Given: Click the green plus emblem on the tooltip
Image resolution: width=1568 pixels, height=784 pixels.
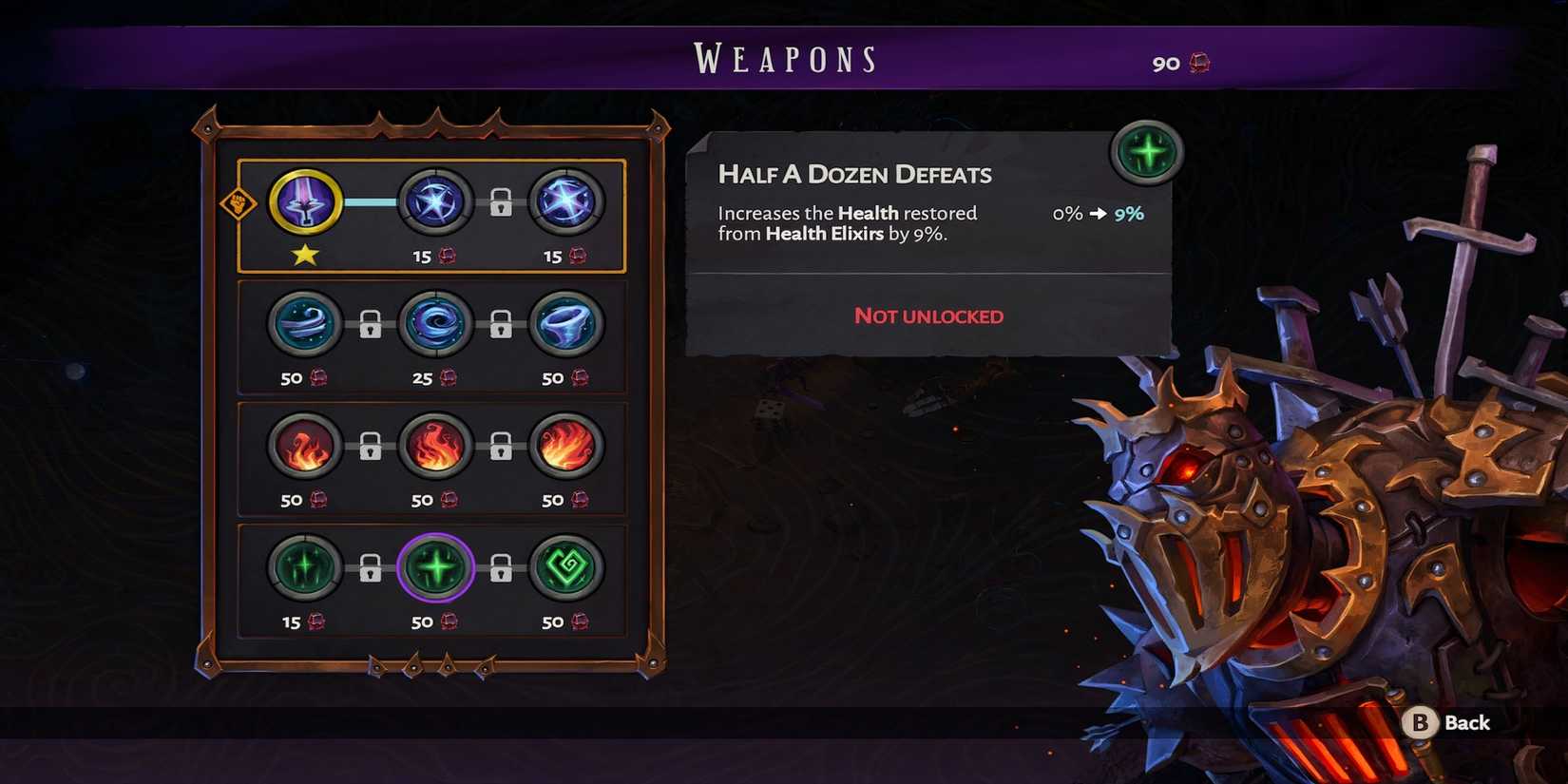Looking at the screenshot, I should [1146, 152].
